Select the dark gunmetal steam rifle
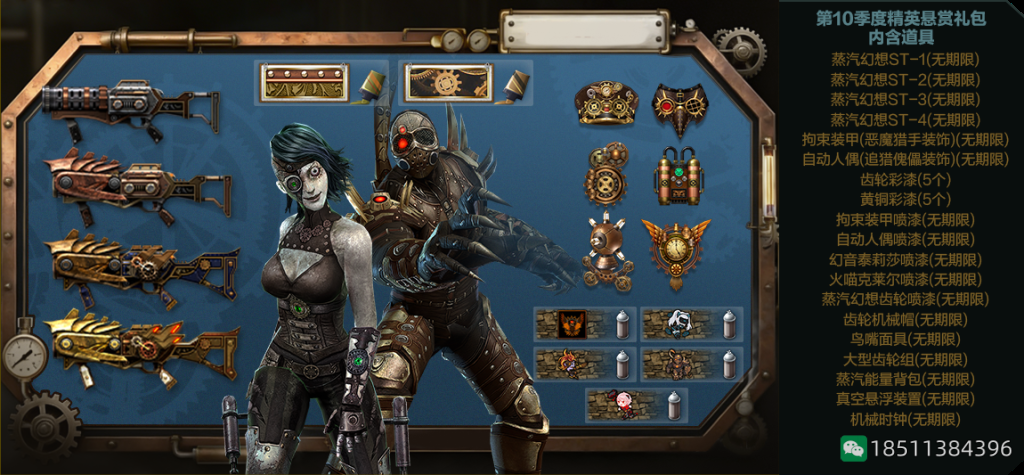Screen dimensions: 1024x475 pos(128,107)
